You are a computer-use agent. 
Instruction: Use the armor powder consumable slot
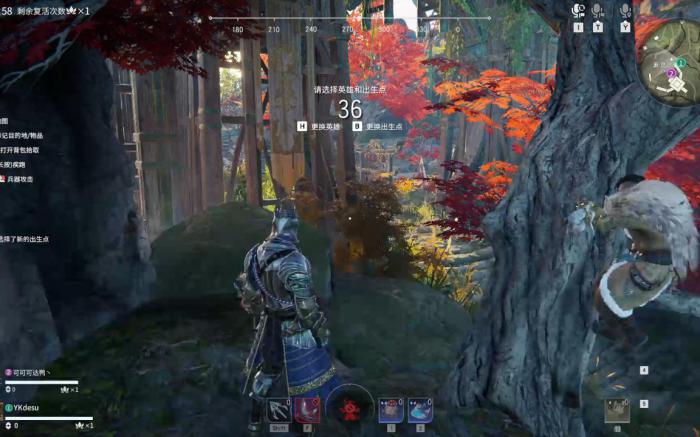[x=392, y=409]
